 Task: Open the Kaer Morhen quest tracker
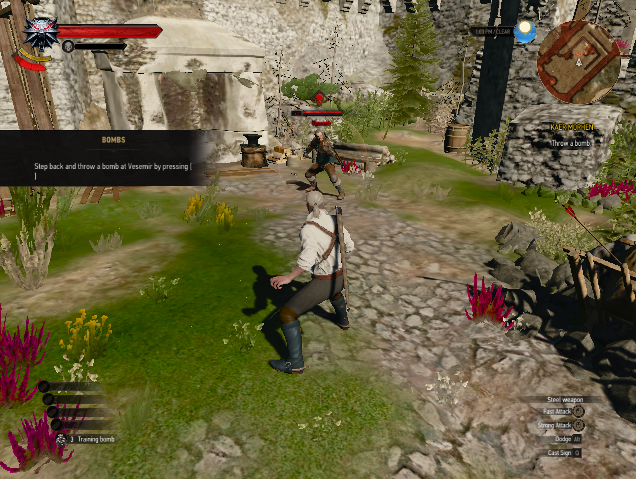click(571, 128)
